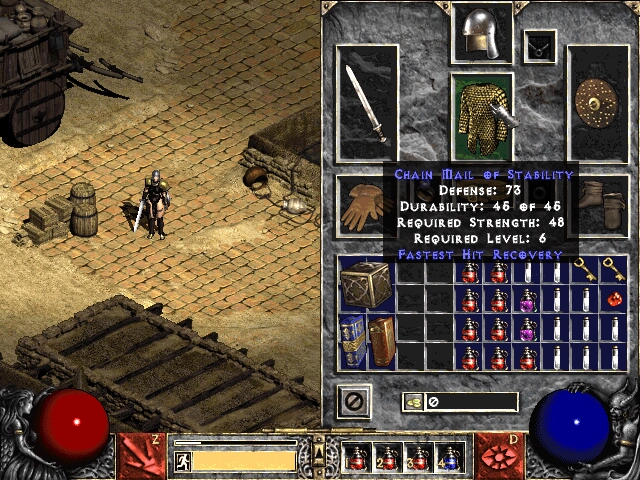This screenshot has width=640, height=480.
Task: Pick up the round studded shield
Action: (598, 103)
